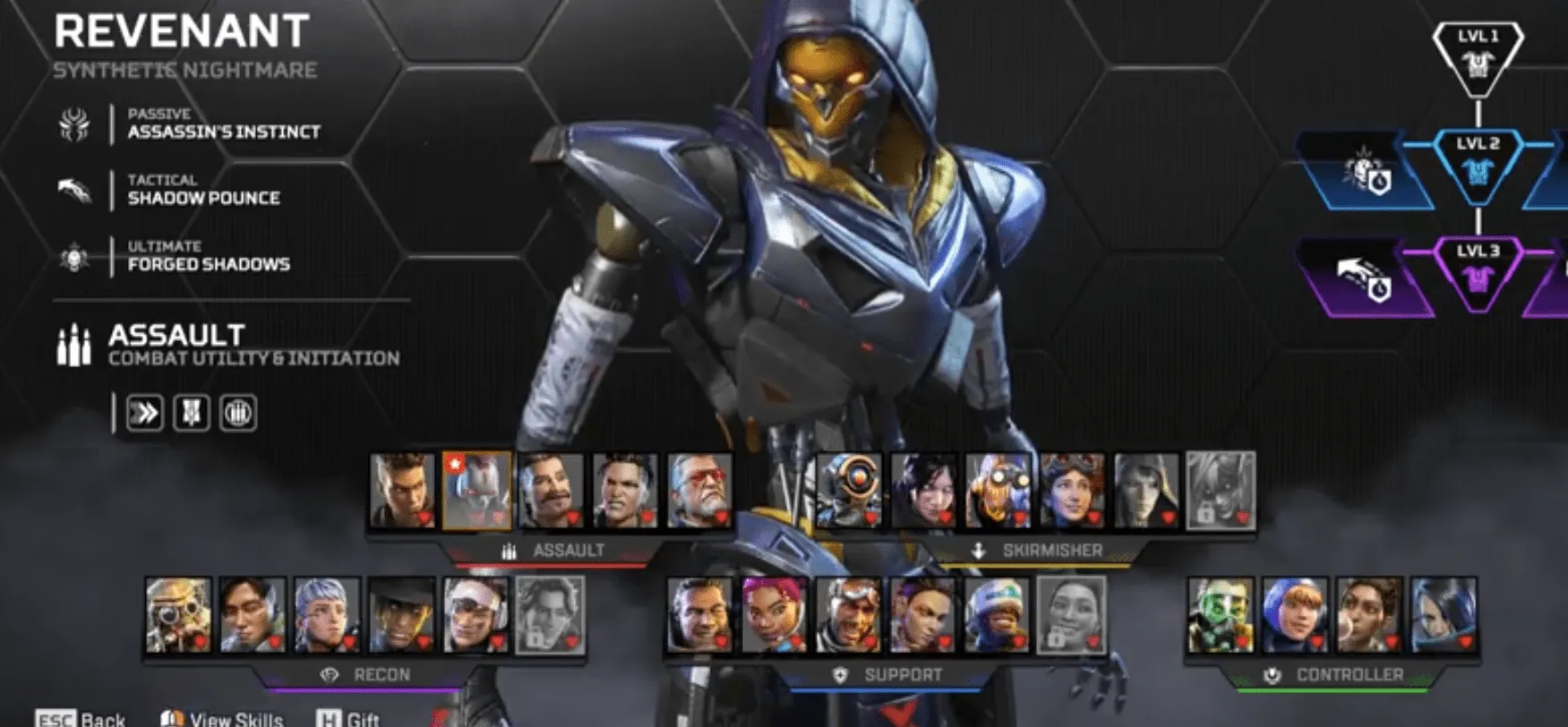Select Crypto's portrait in Recon
Viewport: 1568px width, 727px height.
pos(253,615)
